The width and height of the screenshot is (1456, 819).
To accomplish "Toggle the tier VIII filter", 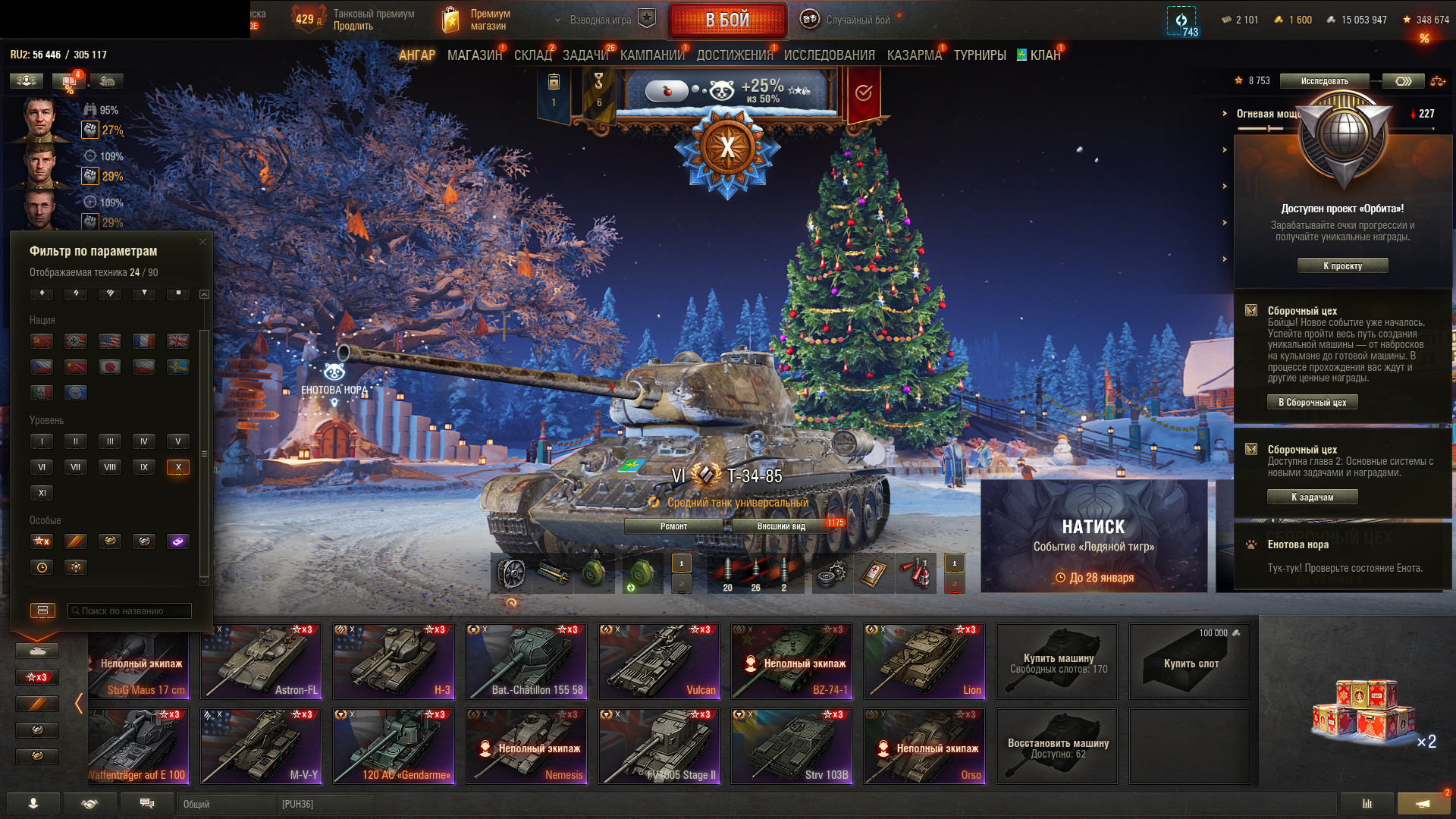I will [110, 467].
